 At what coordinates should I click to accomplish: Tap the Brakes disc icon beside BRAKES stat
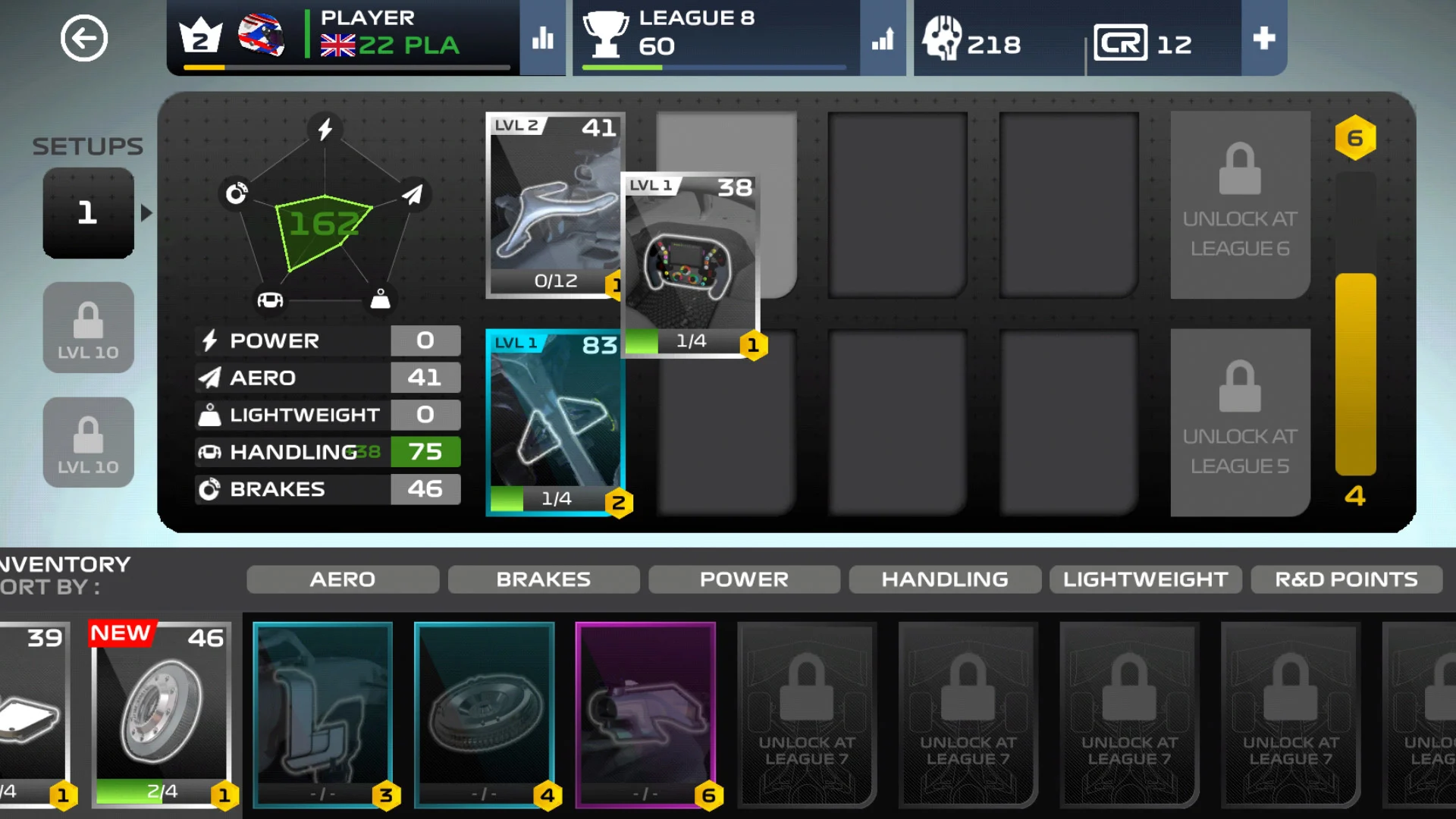click(210, 489)
